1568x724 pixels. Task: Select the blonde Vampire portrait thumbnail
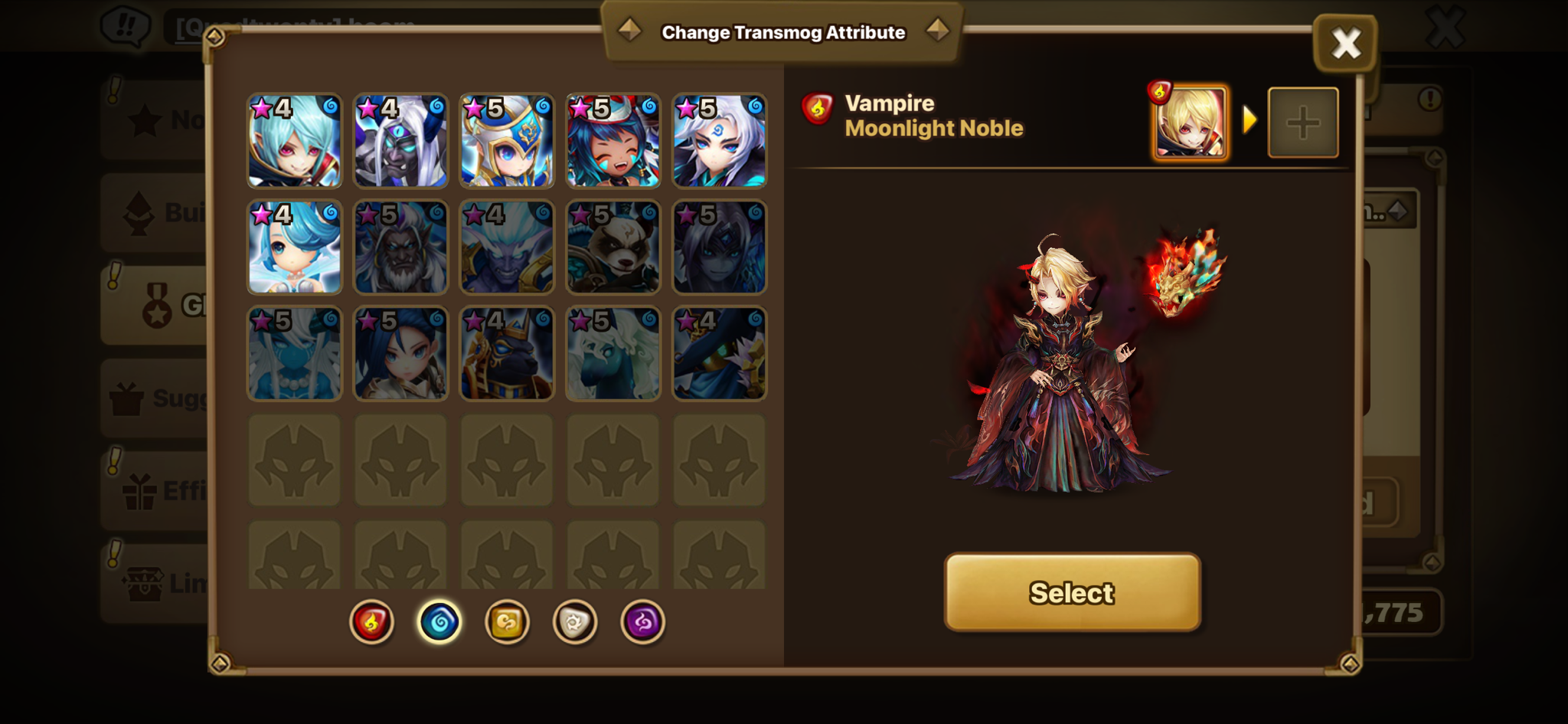(1190, 123)
